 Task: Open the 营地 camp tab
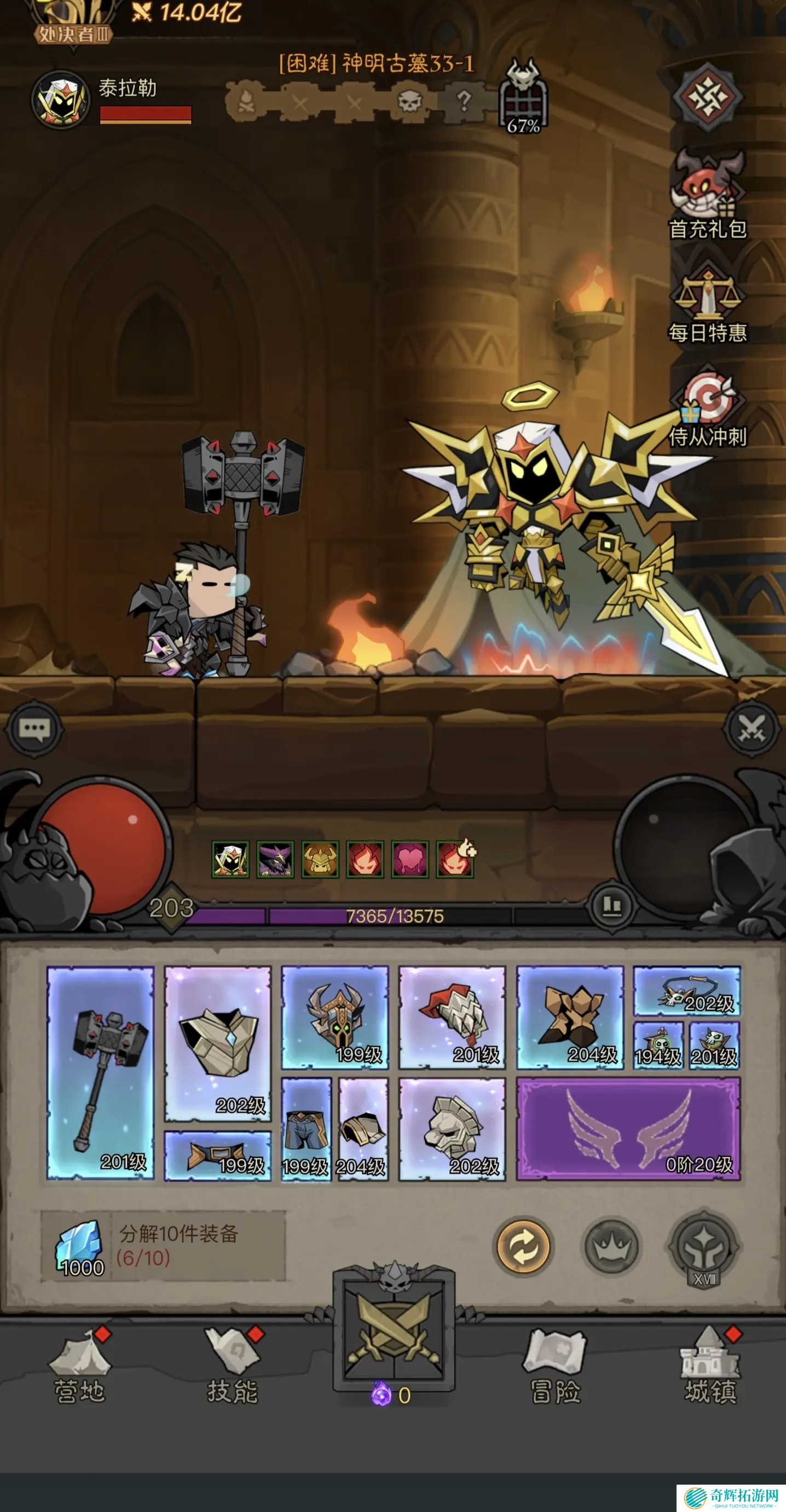point(79,1366)
